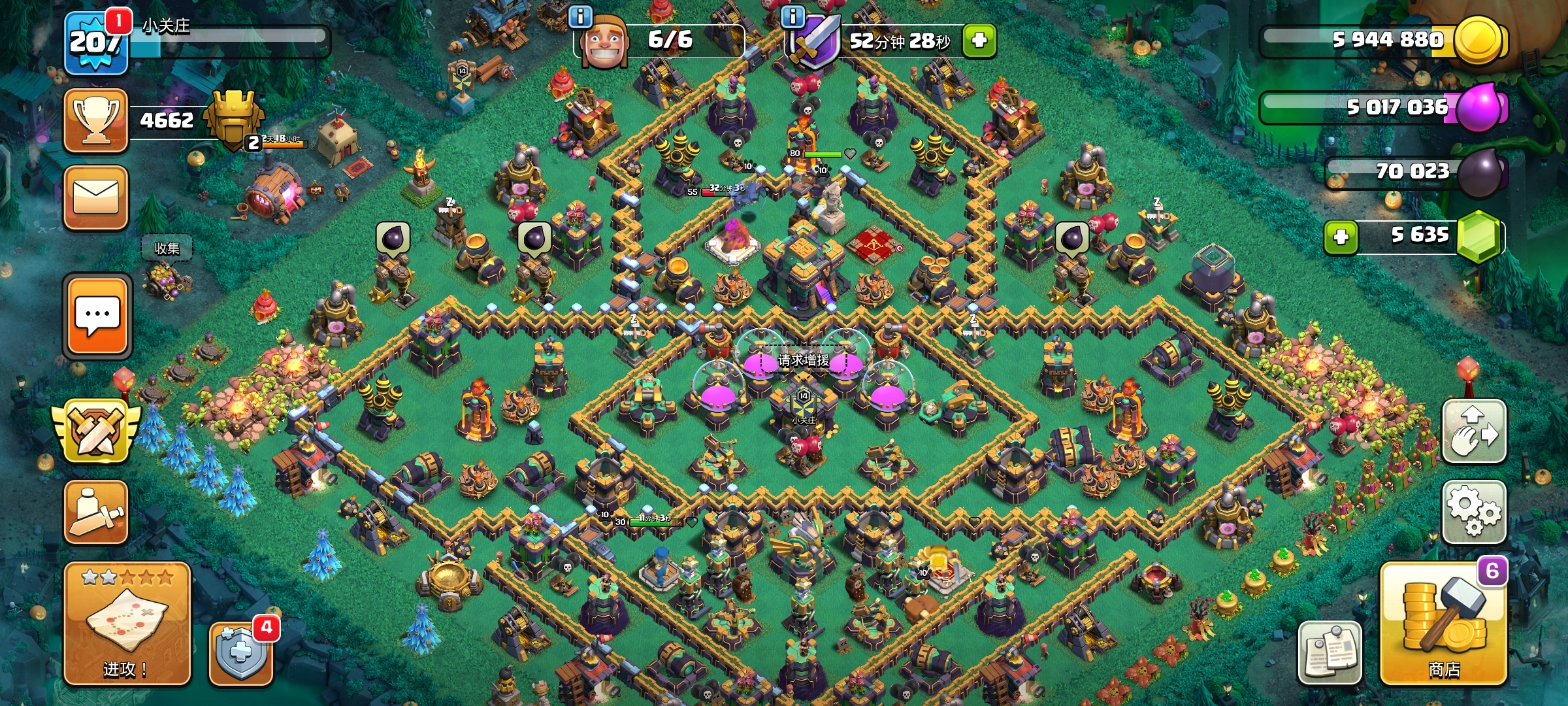1568x706 pixels.
Task: Request reinforcements at 请求增援 label
Action: click(804, 360)
